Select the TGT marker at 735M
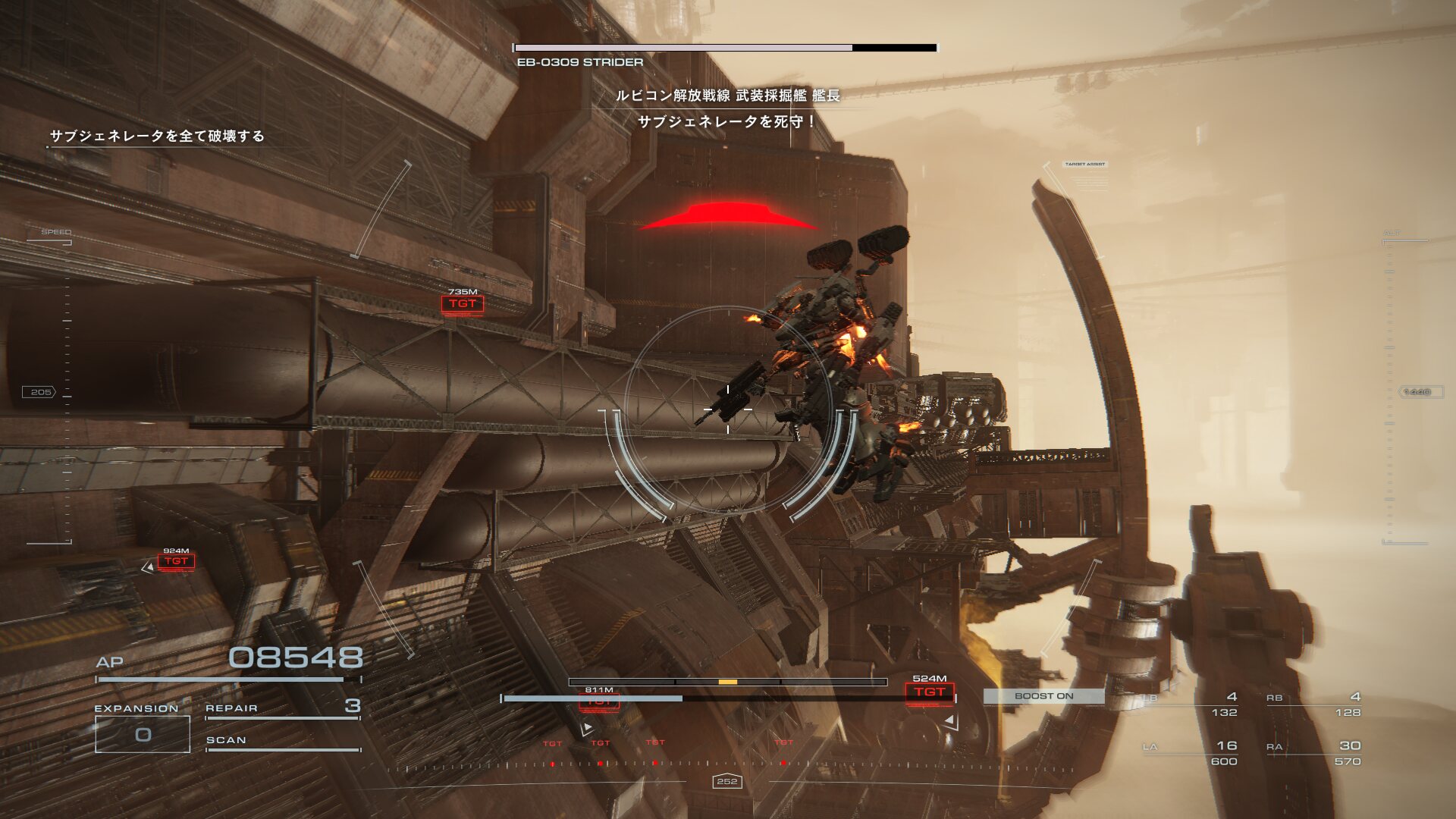Image resolution: width=1456 pixels, height=819 pixels. coord(462,304)
